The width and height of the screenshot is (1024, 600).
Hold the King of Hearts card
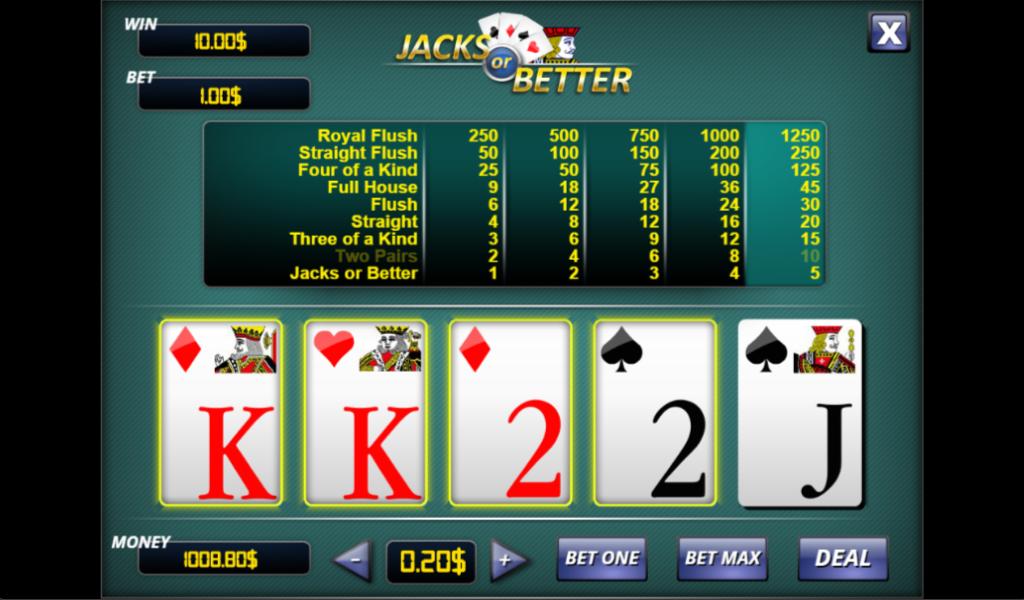[365, 412]
